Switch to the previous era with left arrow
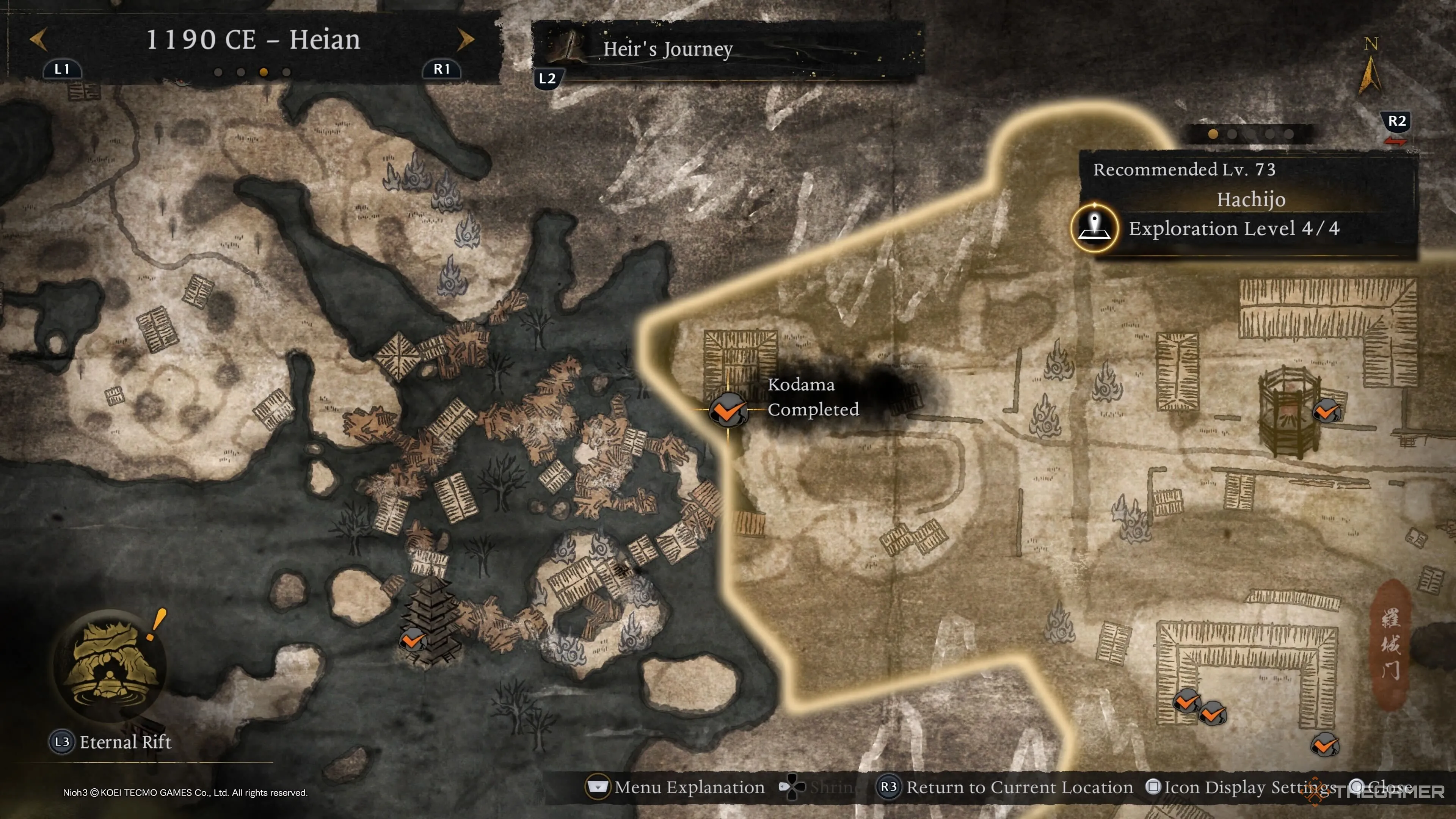This screenshot has height=819, width=1456. coord(38,39)
